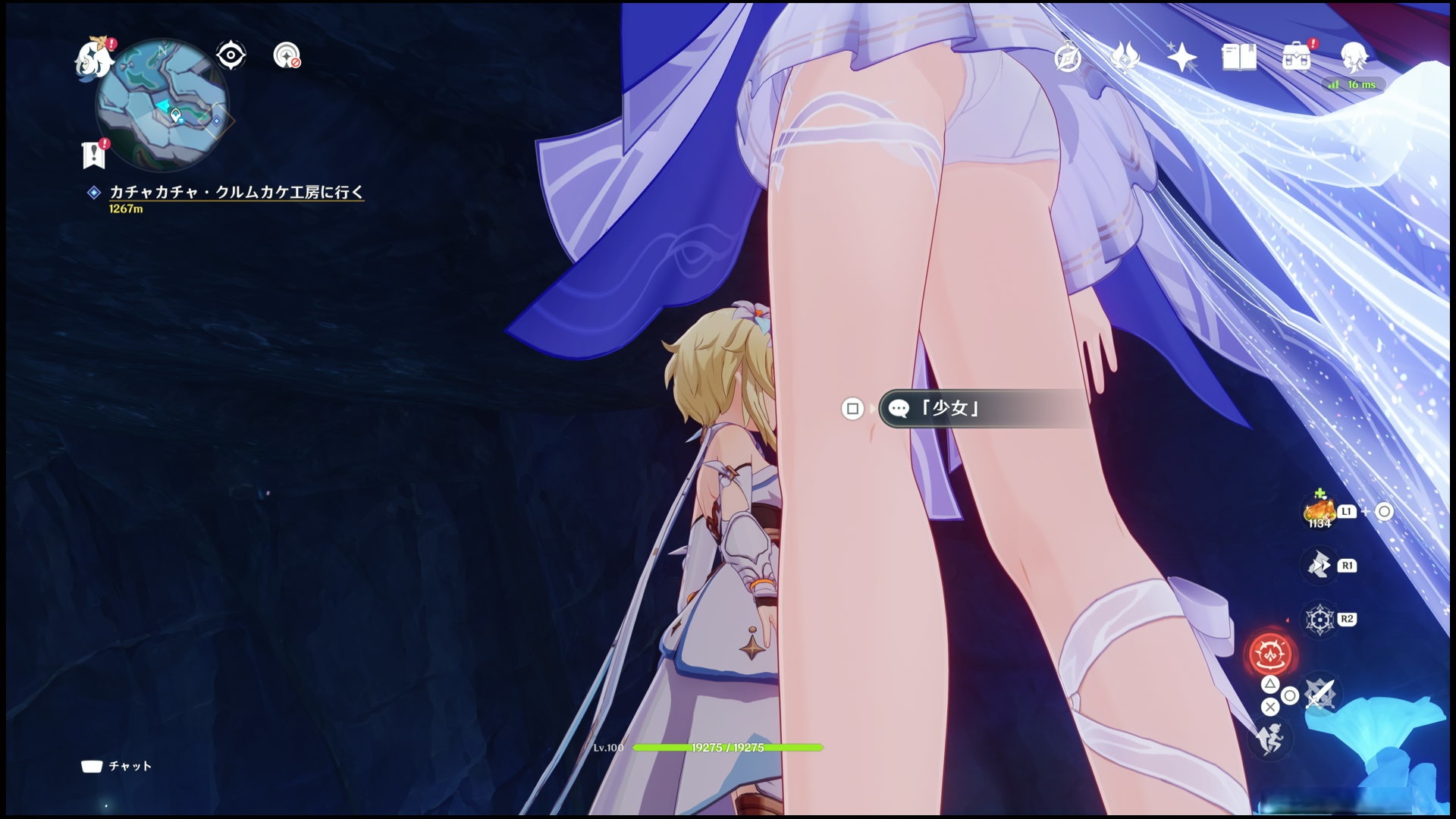Open the radar target icon beside minimap

coord(286,55)
